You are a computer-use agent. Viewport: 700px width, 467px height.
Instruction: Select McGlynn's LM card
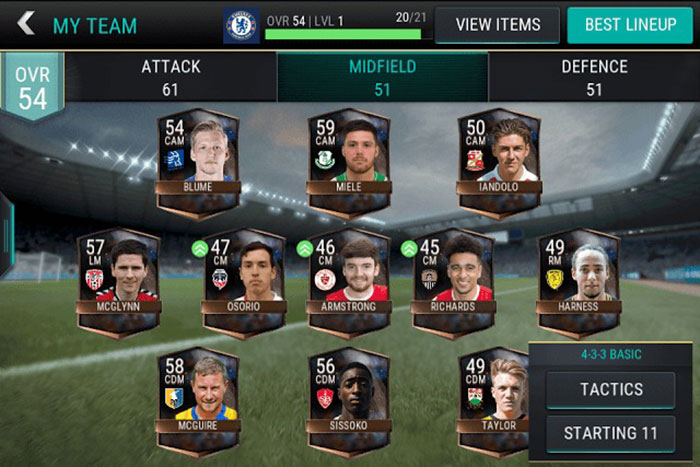tap(118, 281)
